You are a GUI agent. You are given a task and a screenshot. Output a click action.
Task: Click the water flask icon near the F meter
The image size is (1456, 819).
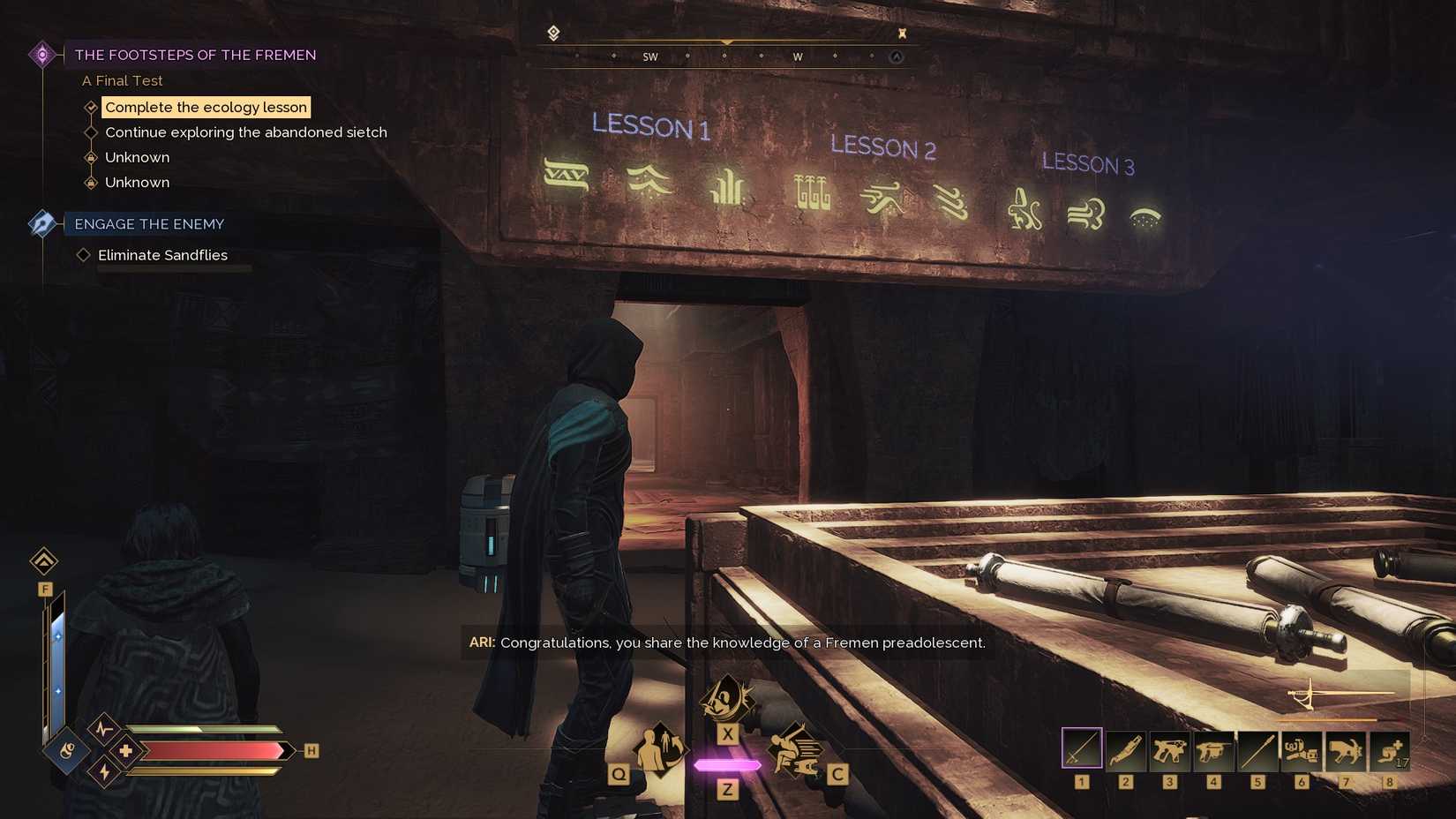click(66, 752)
